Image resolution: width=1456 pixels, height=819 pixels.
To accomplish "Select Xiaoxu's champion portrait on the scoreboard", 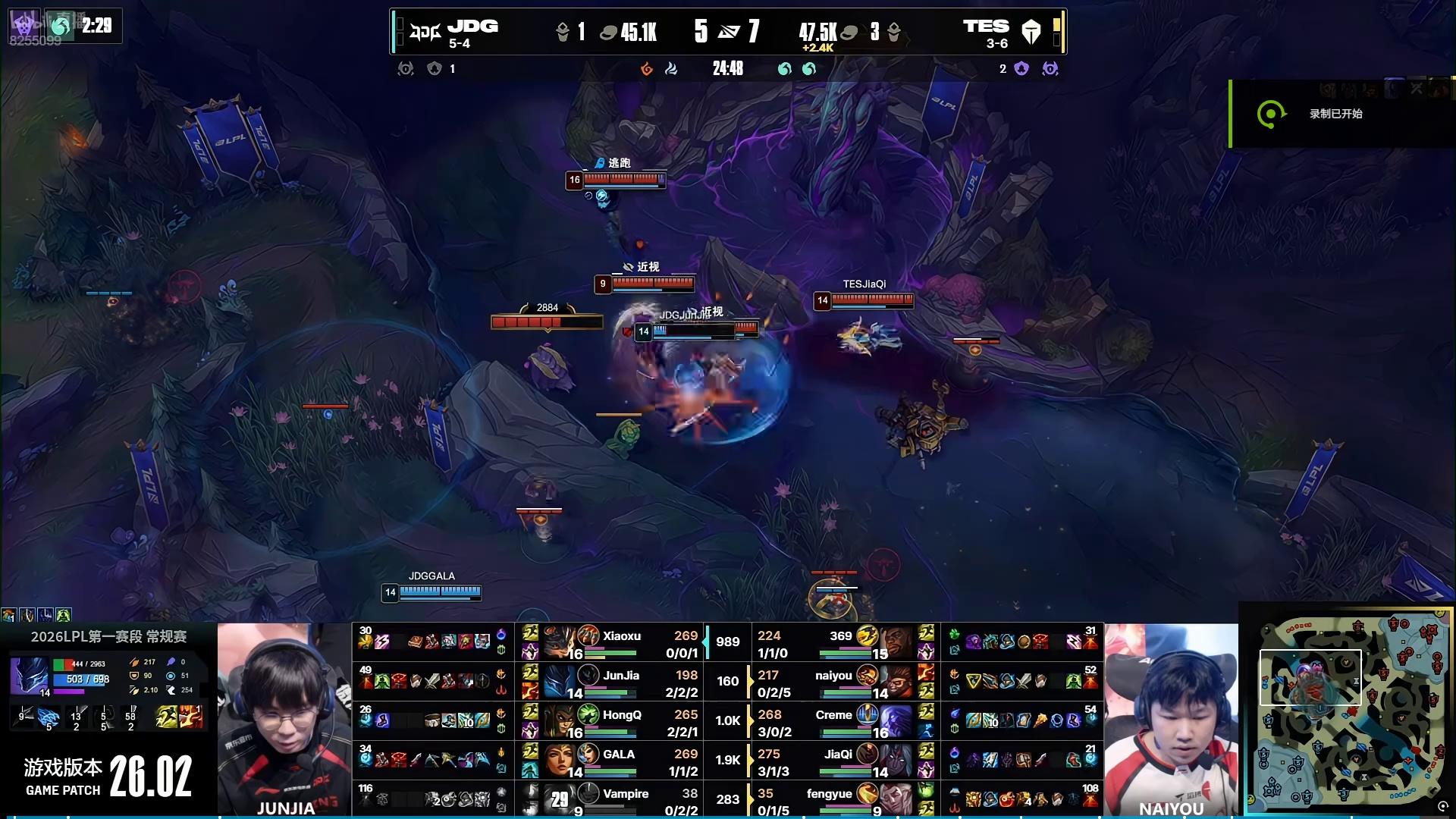I will (x=561, y=643).
